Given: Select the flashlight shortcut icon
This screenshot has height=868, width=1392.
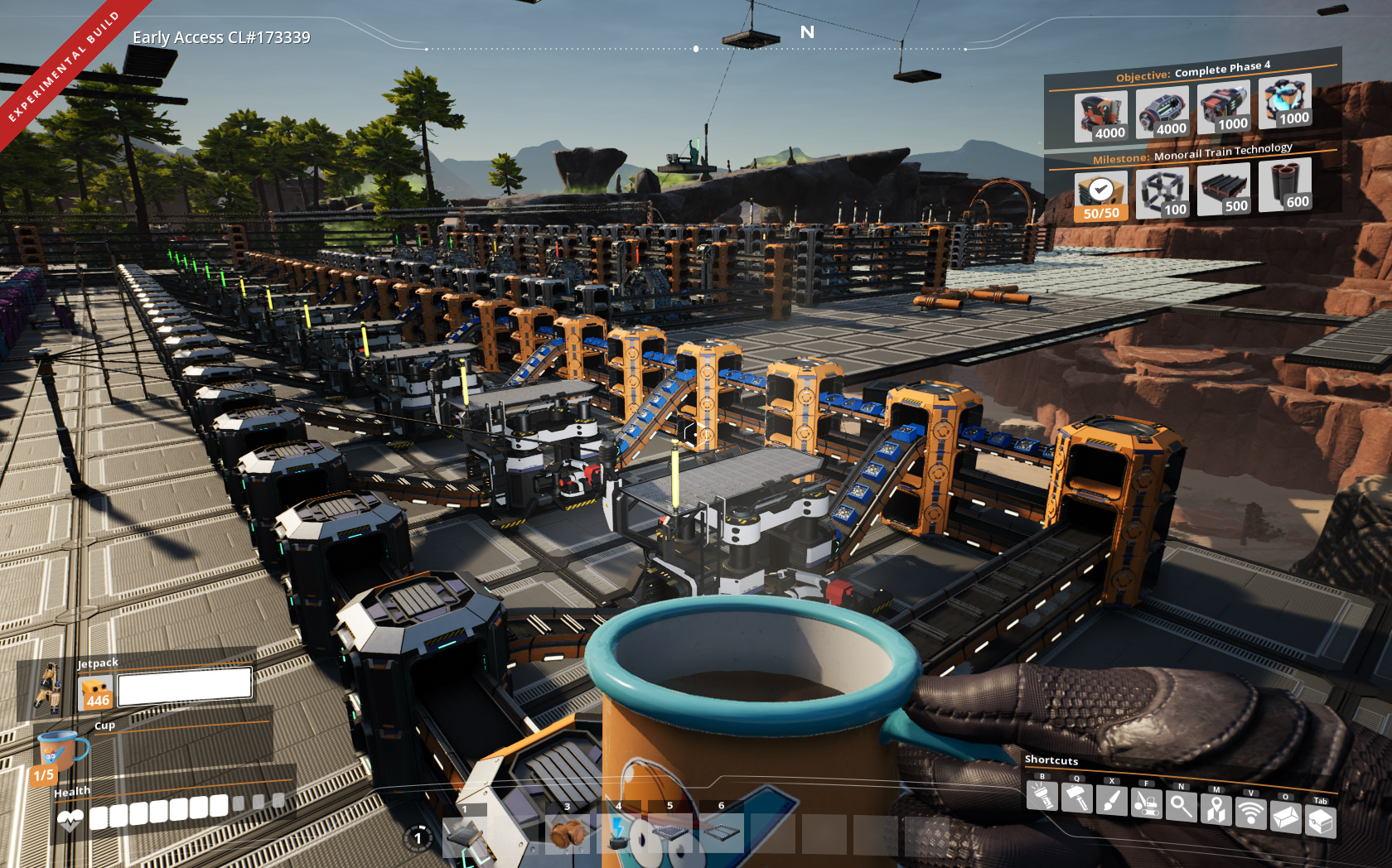Looking at the screenshot, I should (1042, 796).
